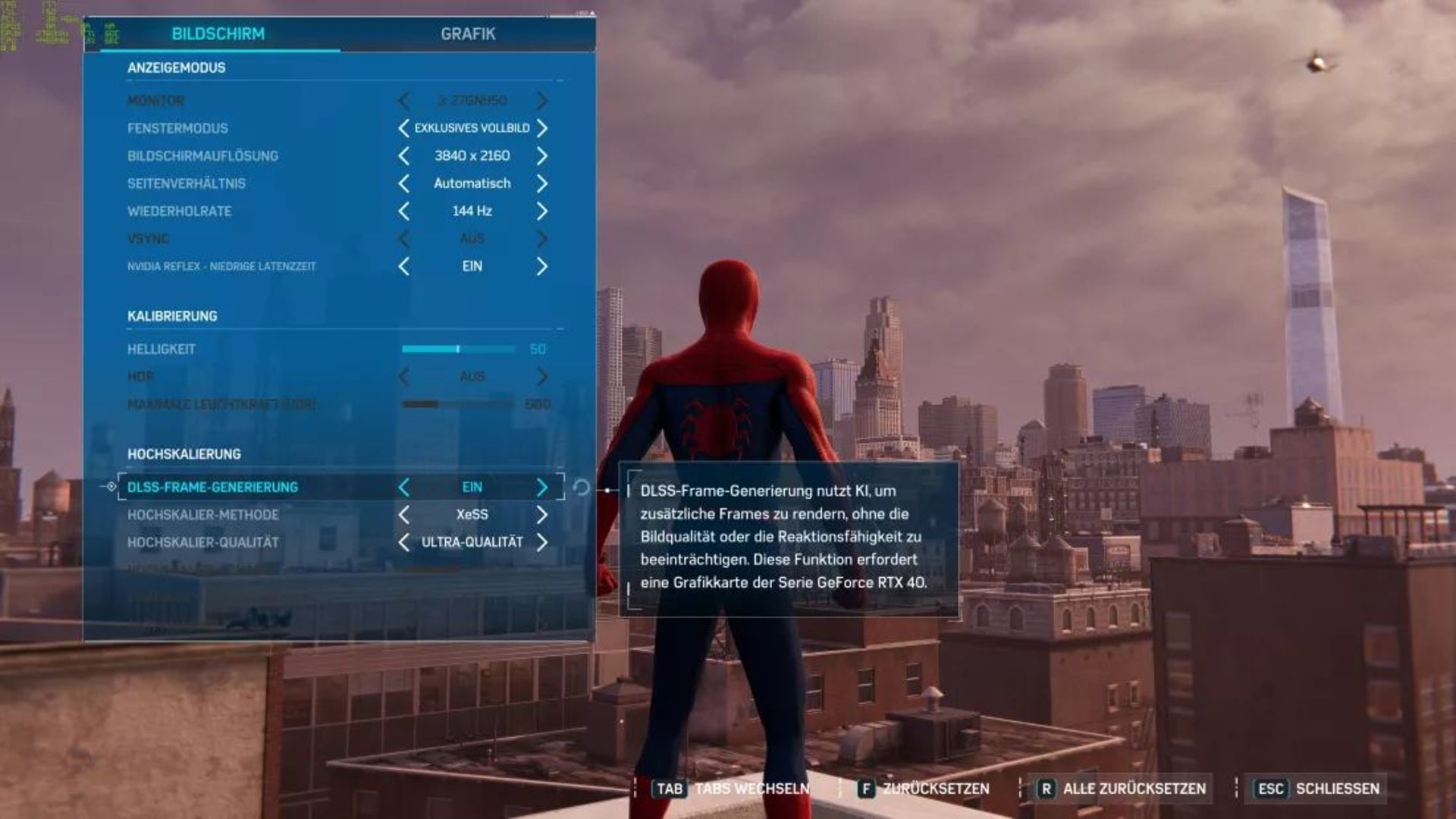Change Seitenverhältnis using the right arrow
The height and width of the screenshot is (819, 1456).
pyautogui.click(x=541, y=184)
